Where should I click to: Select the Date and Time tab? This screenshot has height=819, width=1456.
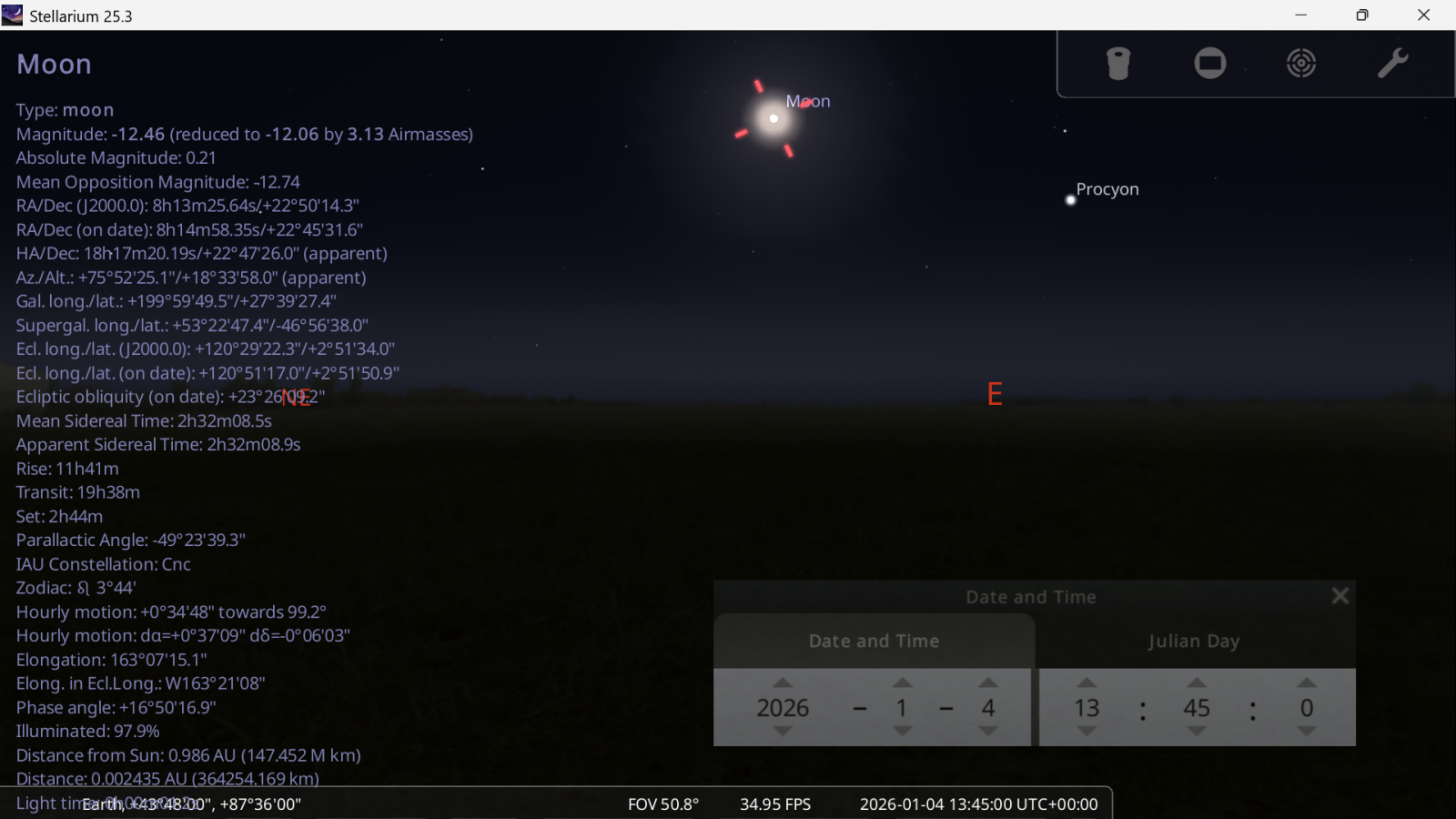[x=873, y=641]
